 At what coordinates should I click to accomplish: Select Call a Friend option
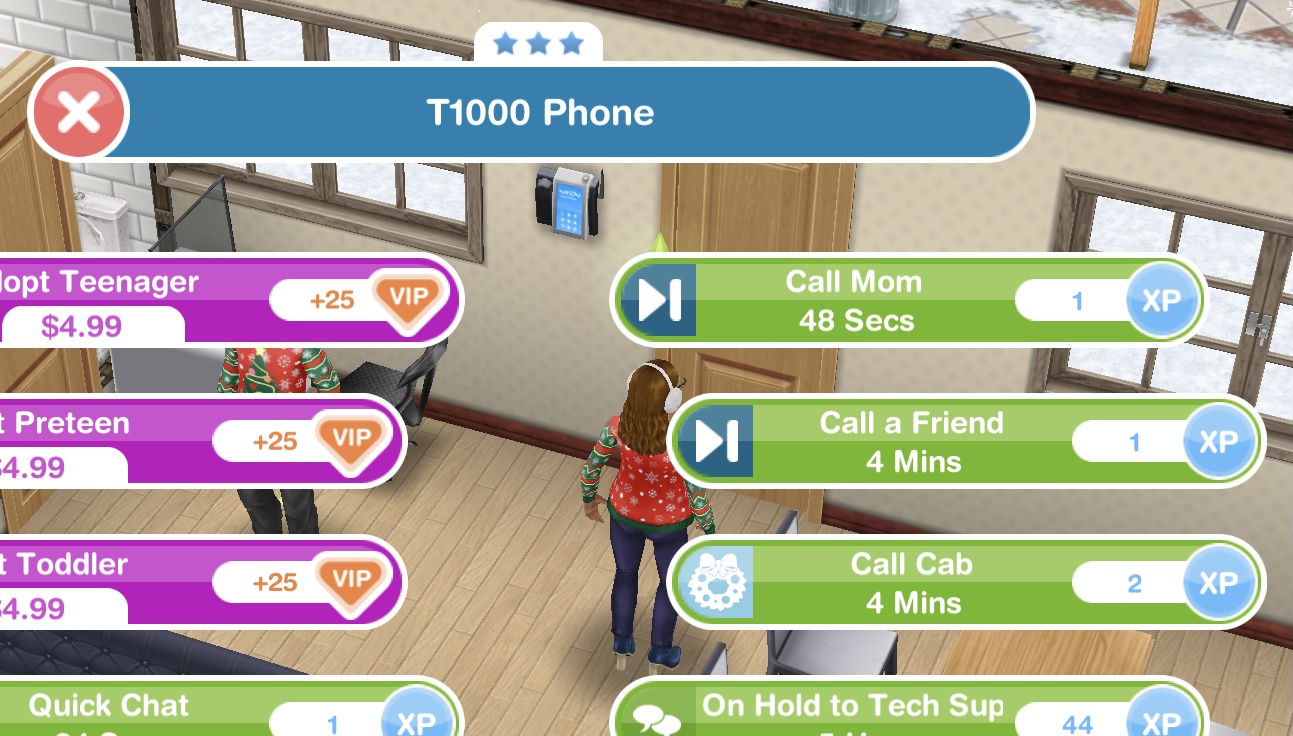911,441
